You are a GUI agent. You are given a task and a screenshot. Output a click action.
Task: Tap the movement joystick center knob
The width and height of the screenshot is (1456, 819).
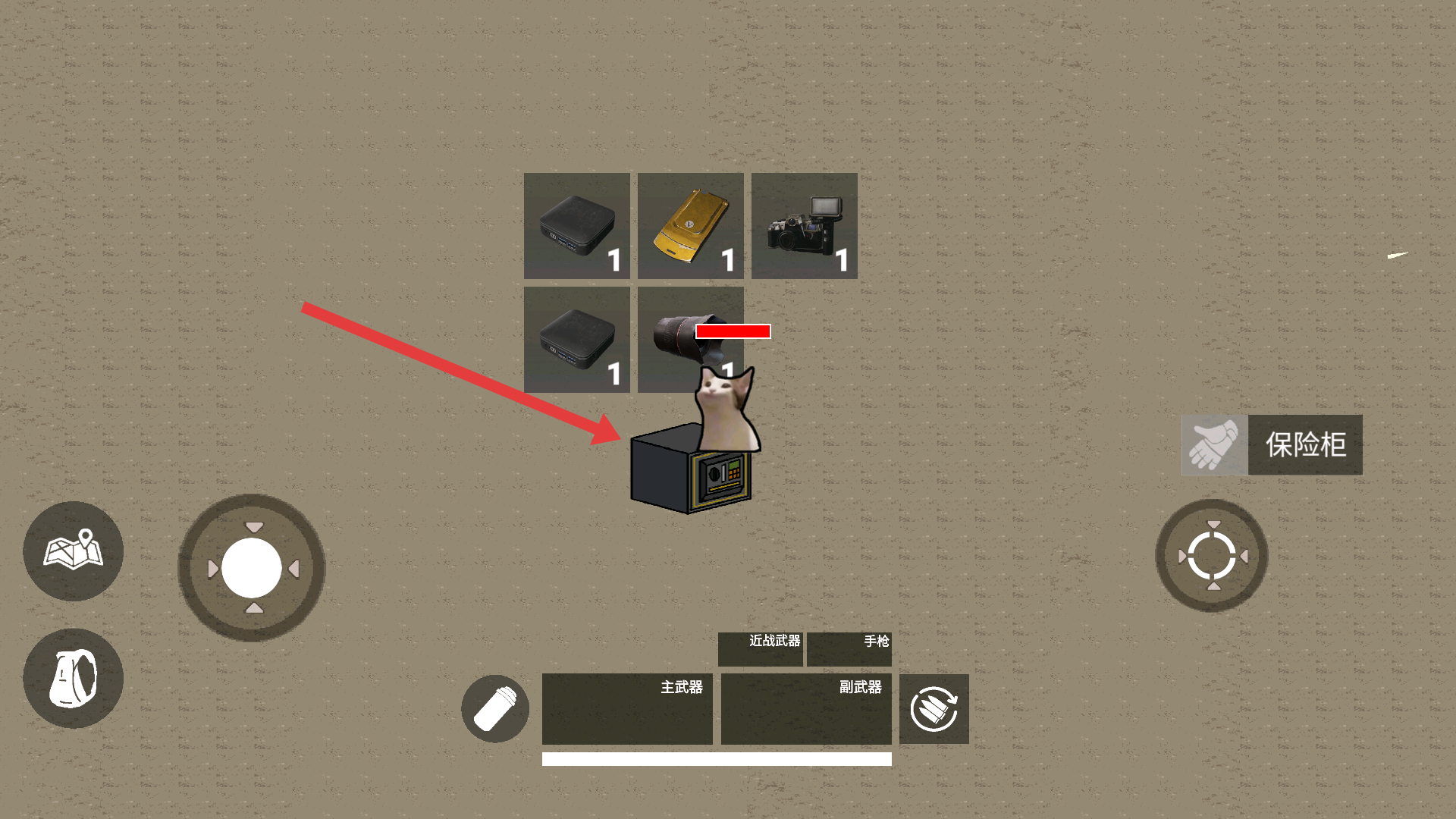pos(251,568)
